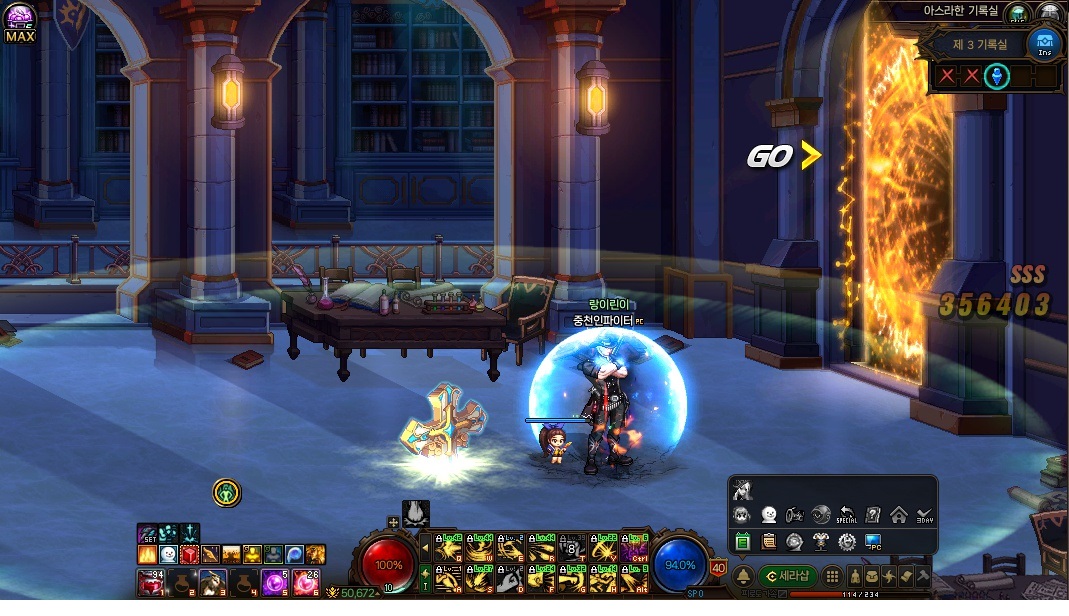Select the 3DAY checkmark icon
Viewport: 1069px width, 616px height.
[924, 516]
